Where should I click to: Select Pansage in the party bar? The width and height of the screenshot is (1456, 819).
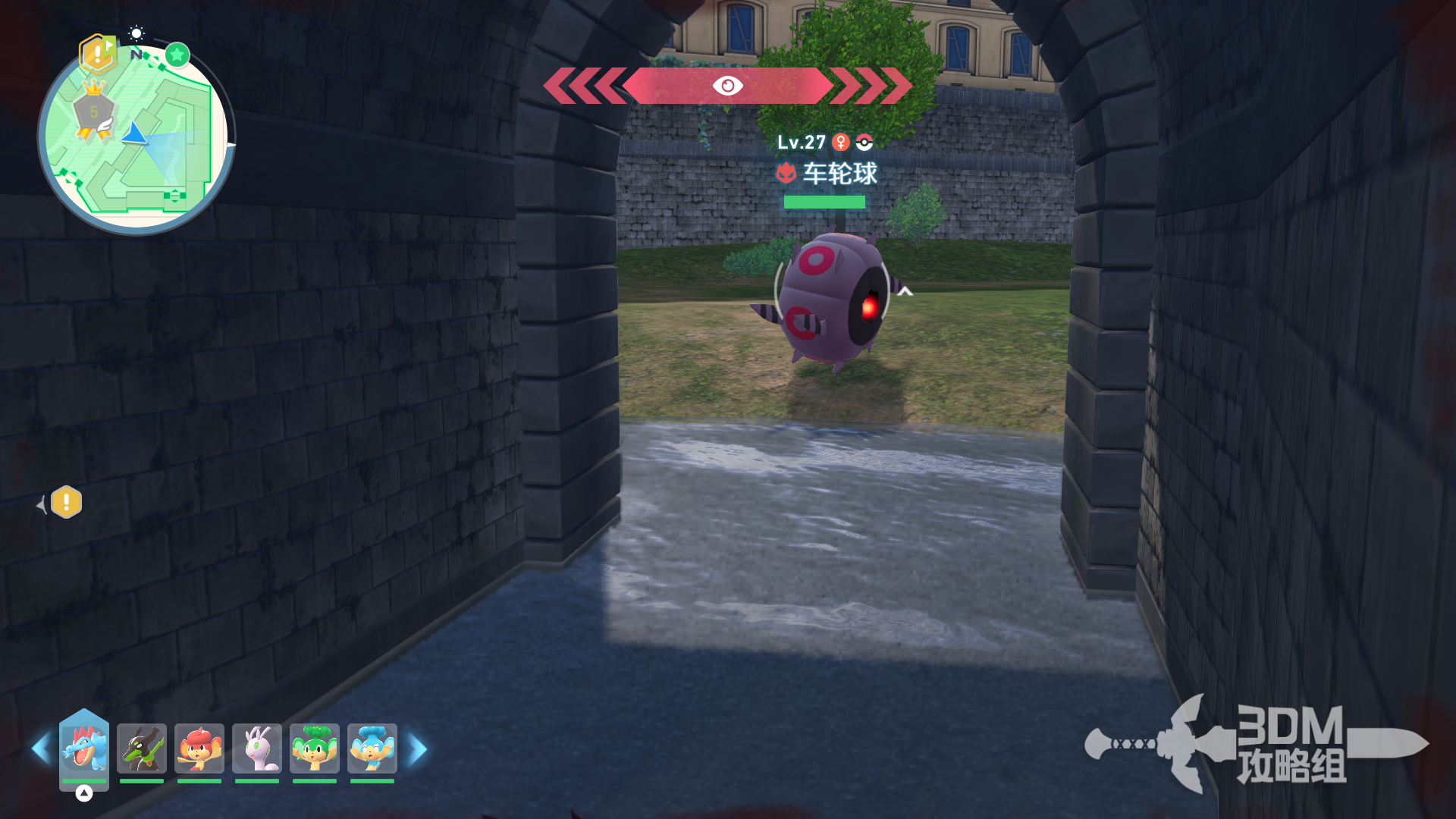315,748
